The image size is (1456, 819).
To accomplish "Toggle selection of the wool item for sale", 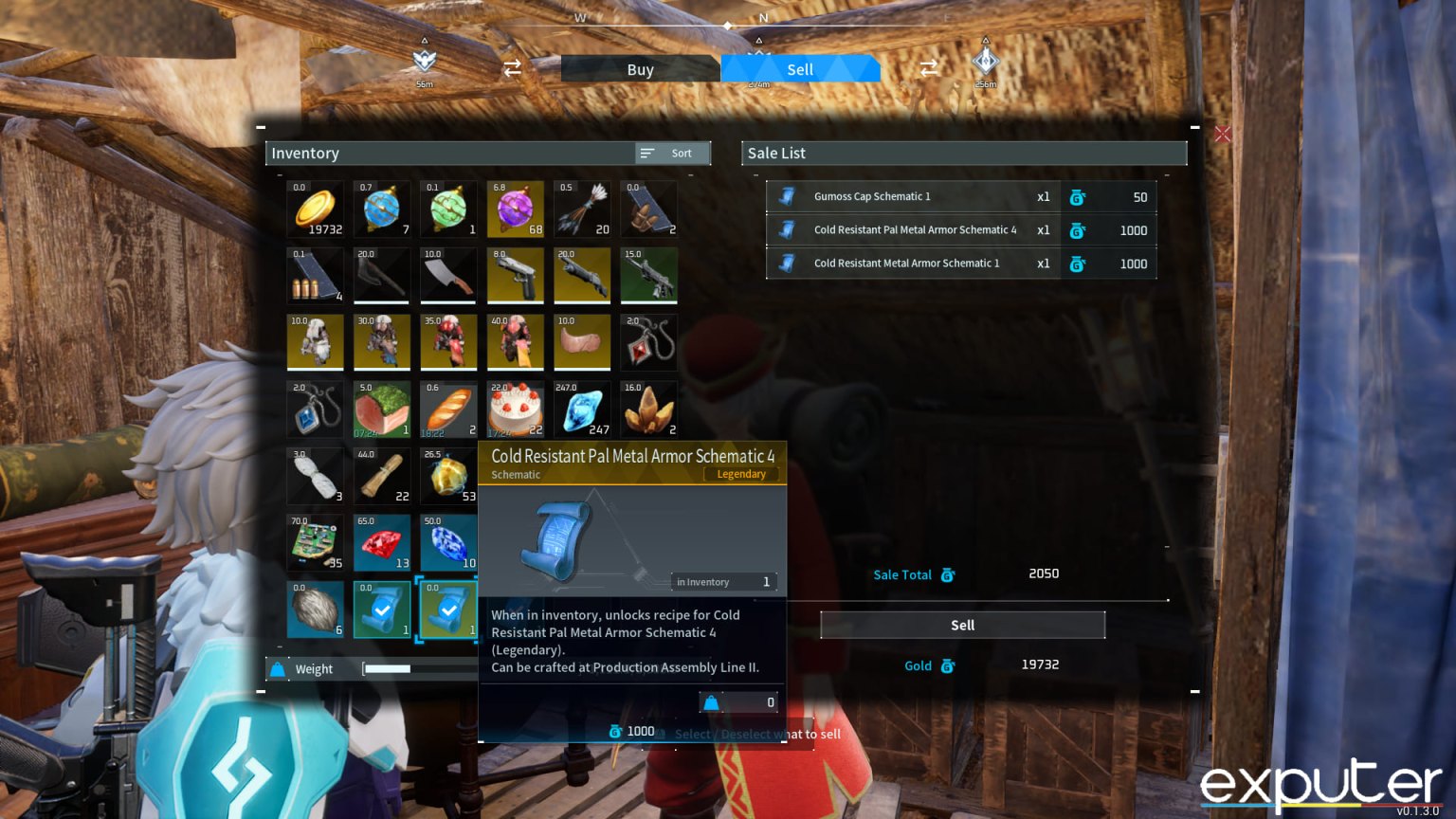I will [315, 610].
